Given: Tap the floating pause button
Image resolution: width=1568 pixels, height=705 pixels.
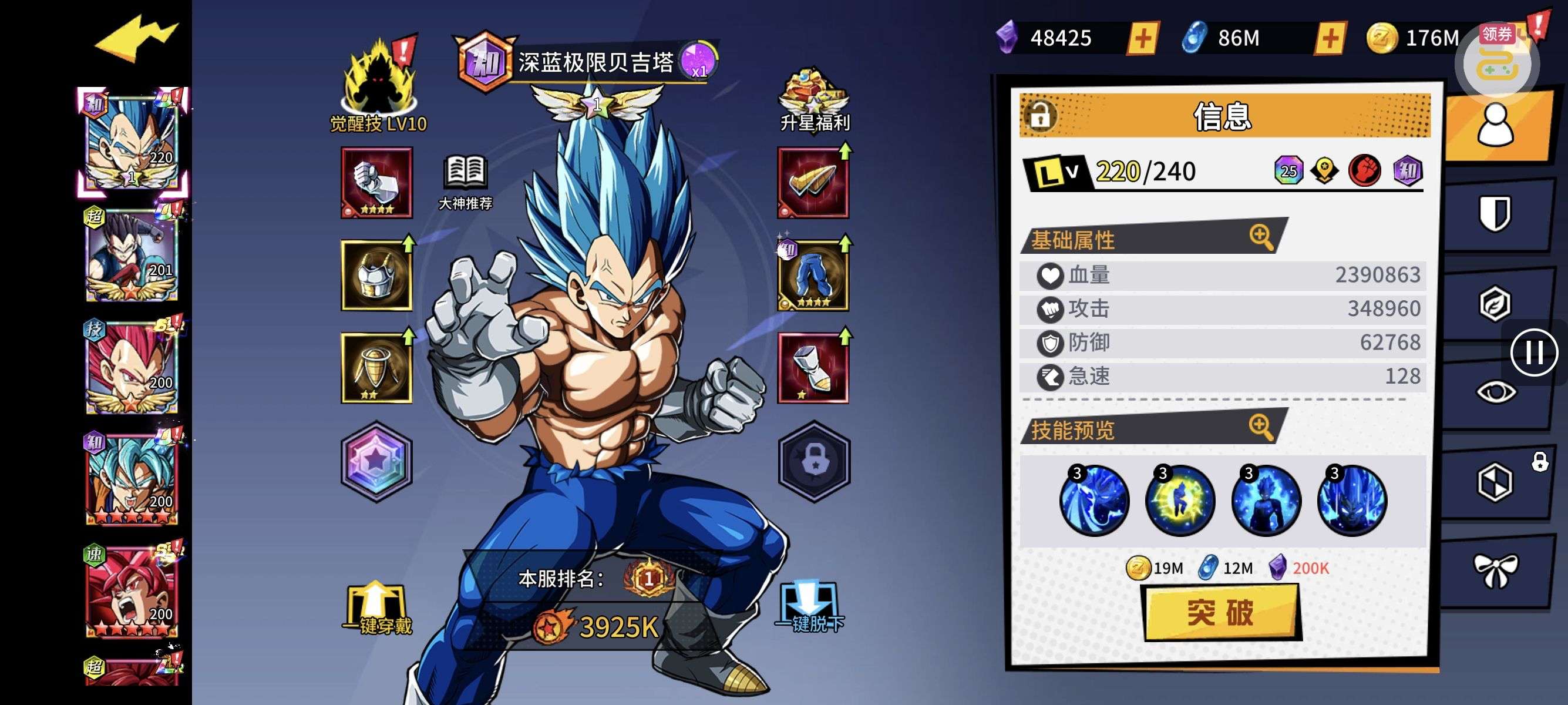Looking at the screenshot, I should click(x=1533, y=352).
